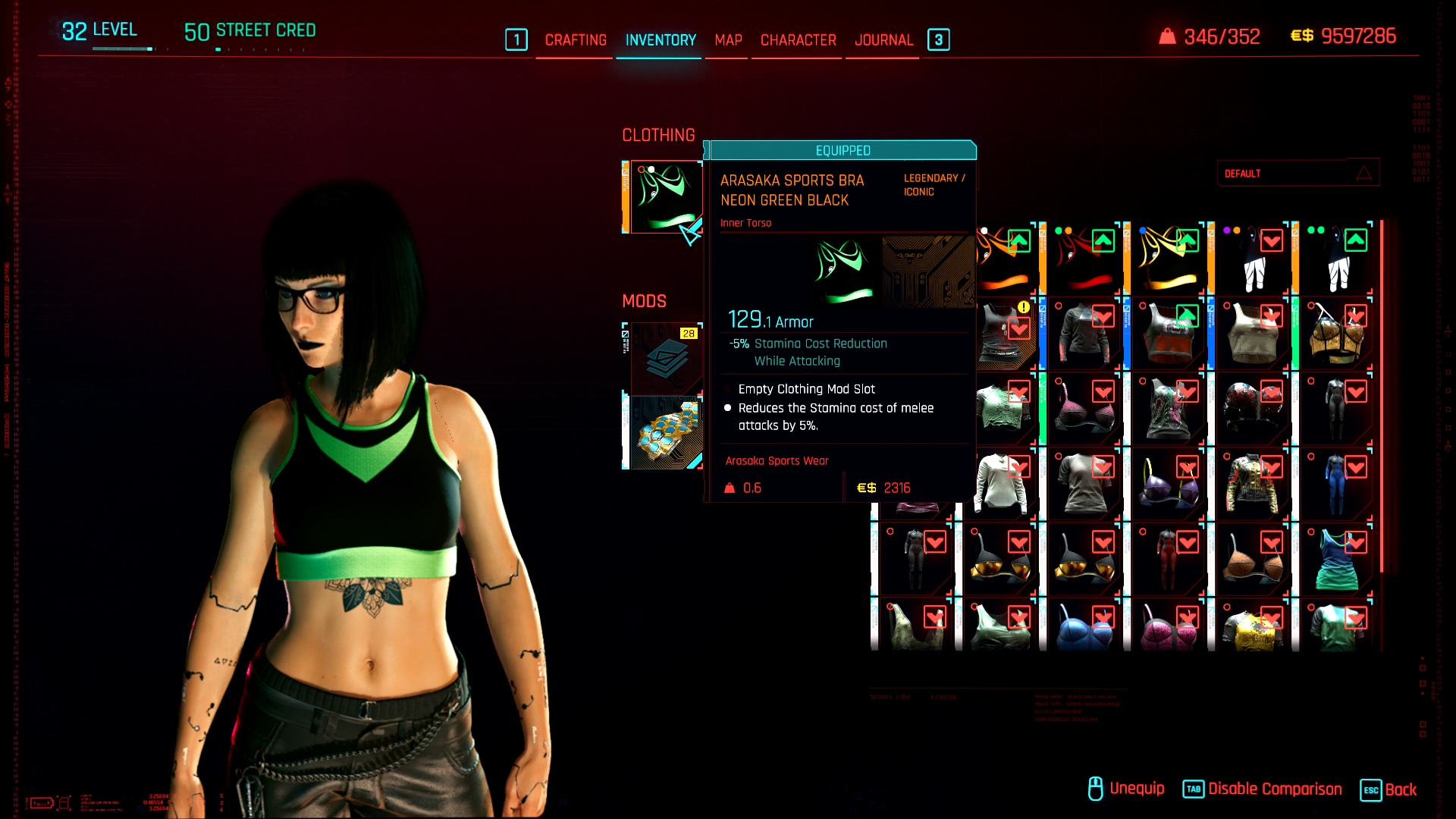Open the Crafting tab
The width and height of the screenshot is (1456, 819).
click(576, 40)
